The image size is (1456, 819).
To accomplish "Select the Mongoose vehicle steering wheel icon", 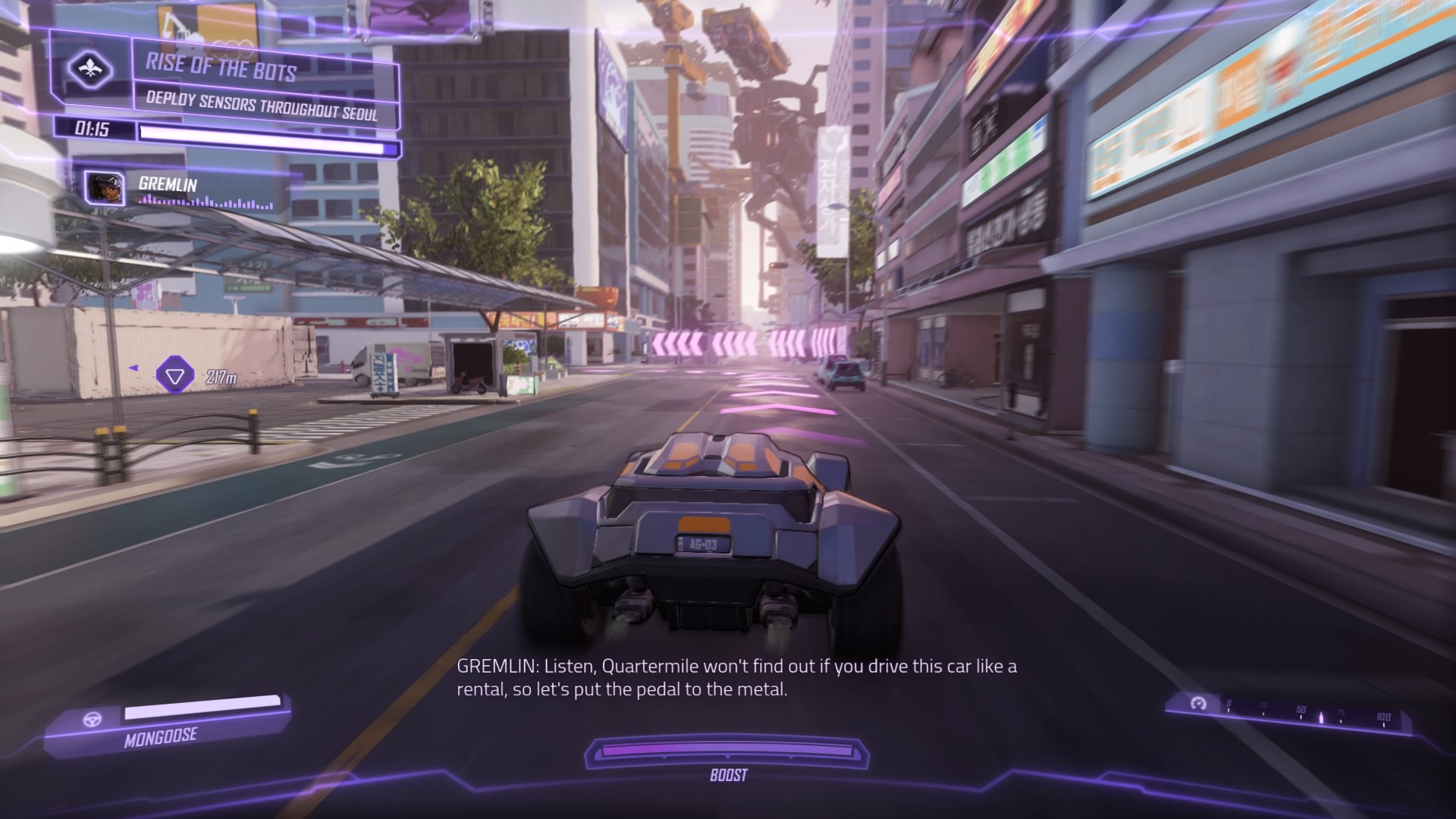I will [93, 720].
